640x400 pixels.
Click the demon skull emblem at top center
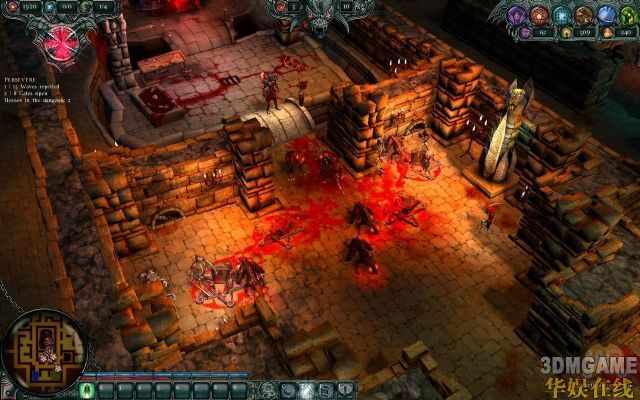point(320,15)
